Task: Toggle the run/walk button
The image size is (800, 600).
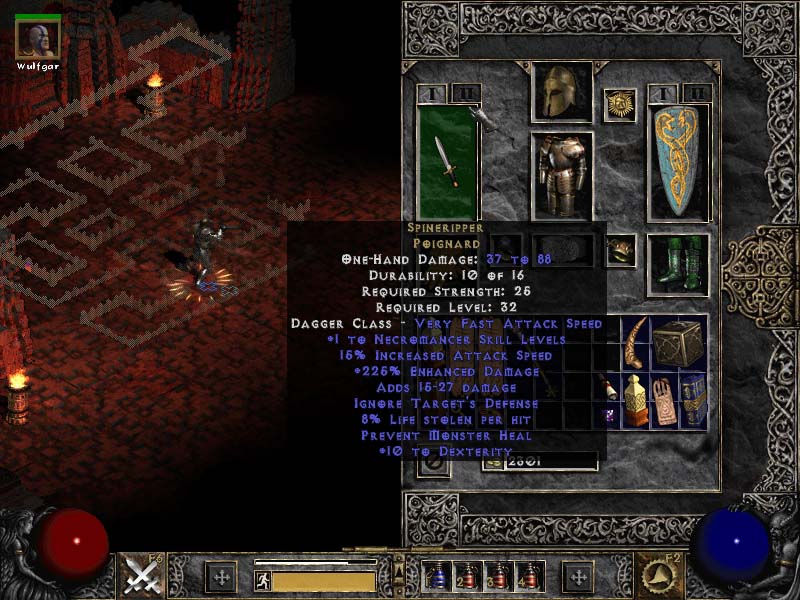Action: (263, 580)
